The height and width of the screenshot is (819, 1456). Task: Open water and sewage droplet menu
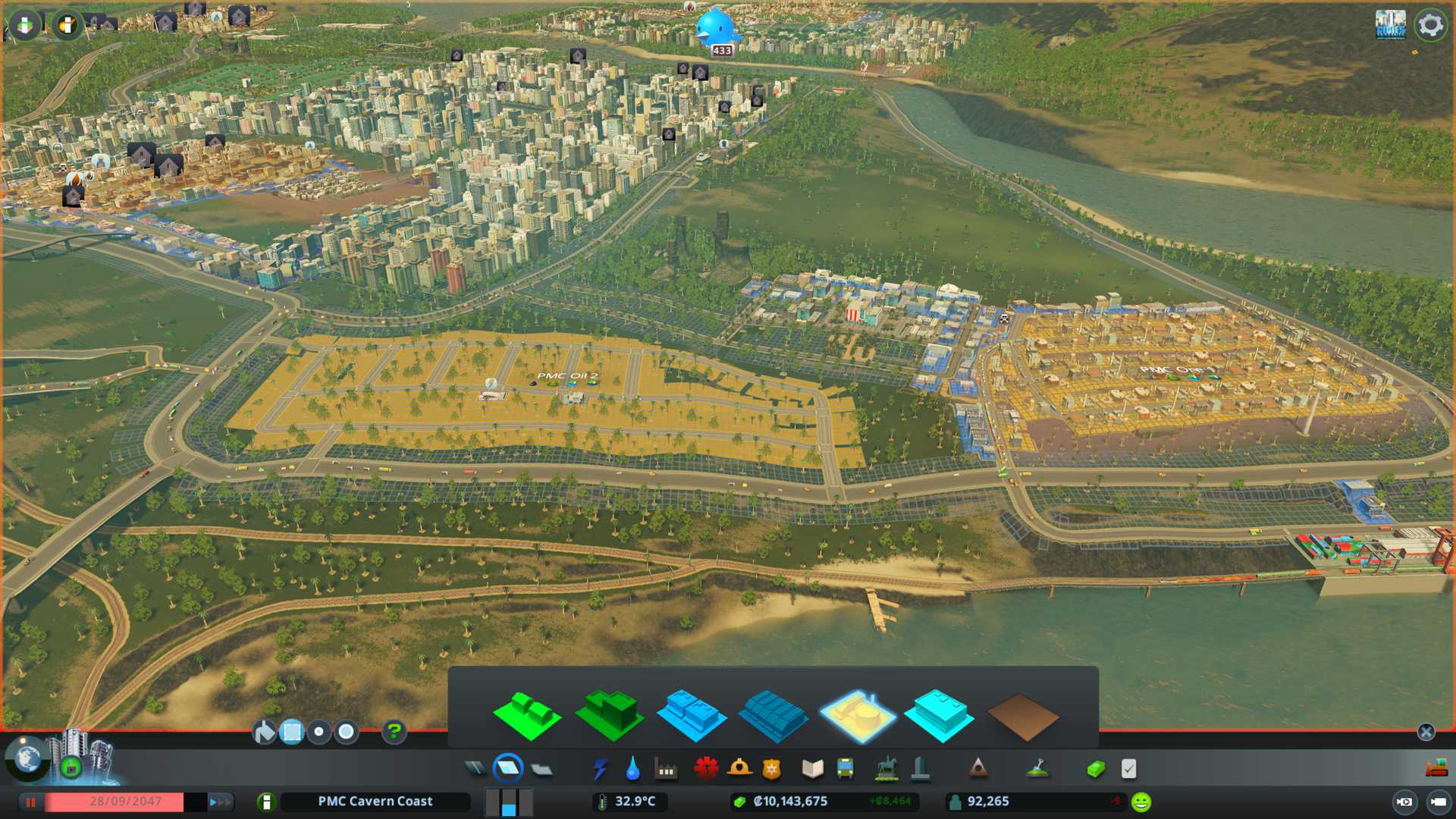[x=632, y=769]
